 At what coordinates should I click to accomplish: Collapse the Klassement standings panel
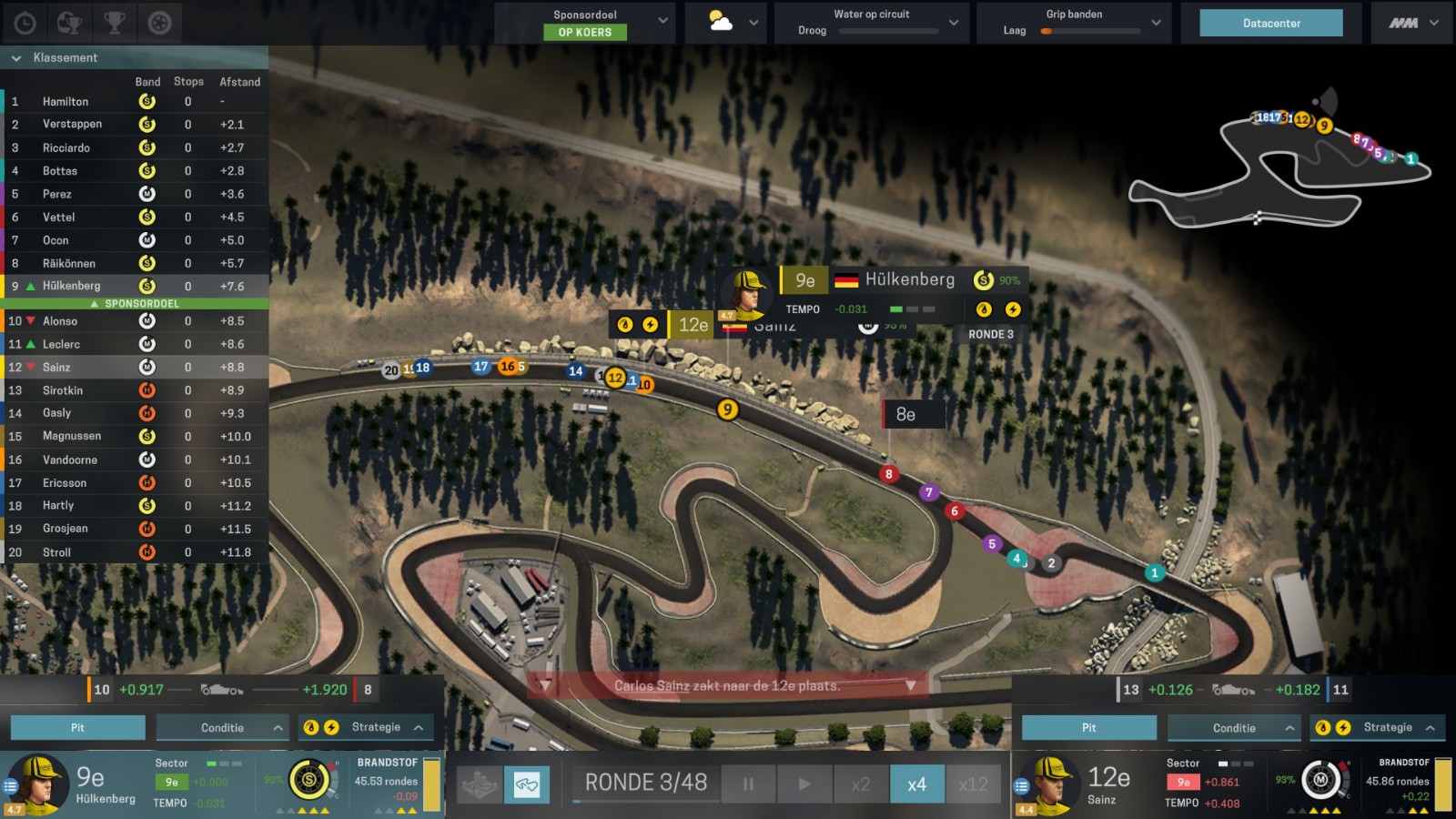(x=16, y=58)
